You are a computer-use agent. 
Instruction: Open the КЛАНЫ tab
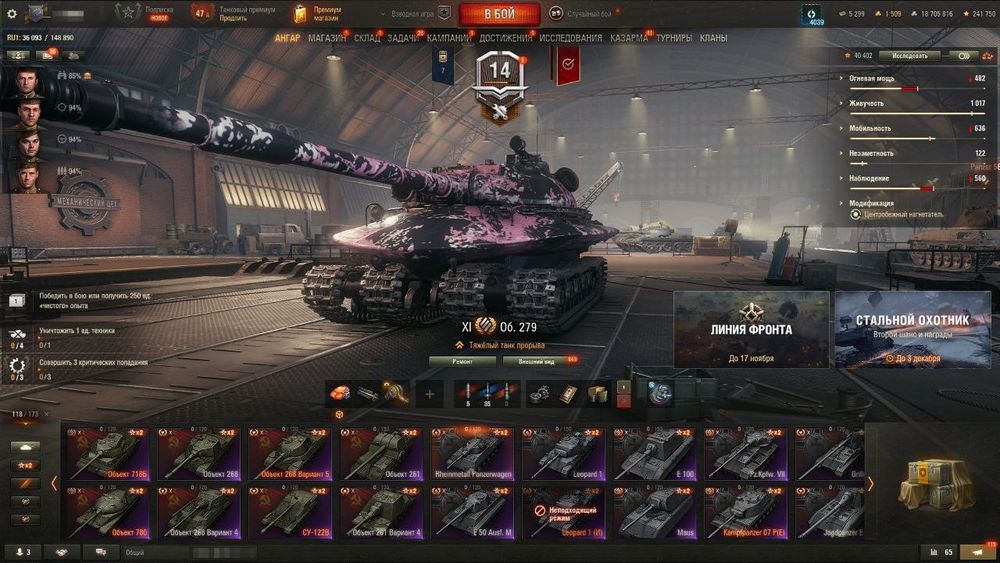pyautogui.click(x=713, y=38)
